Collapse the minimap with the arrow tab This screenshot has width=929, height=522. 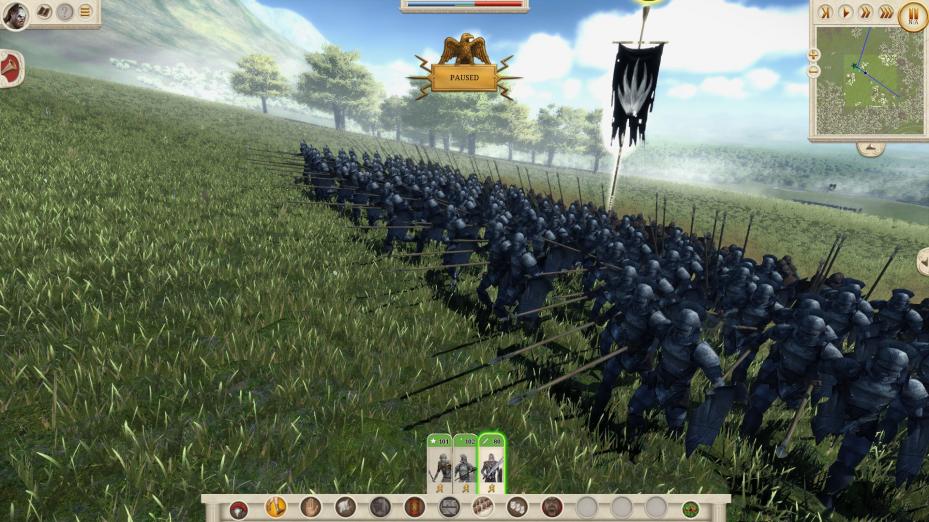click(869, 148)
